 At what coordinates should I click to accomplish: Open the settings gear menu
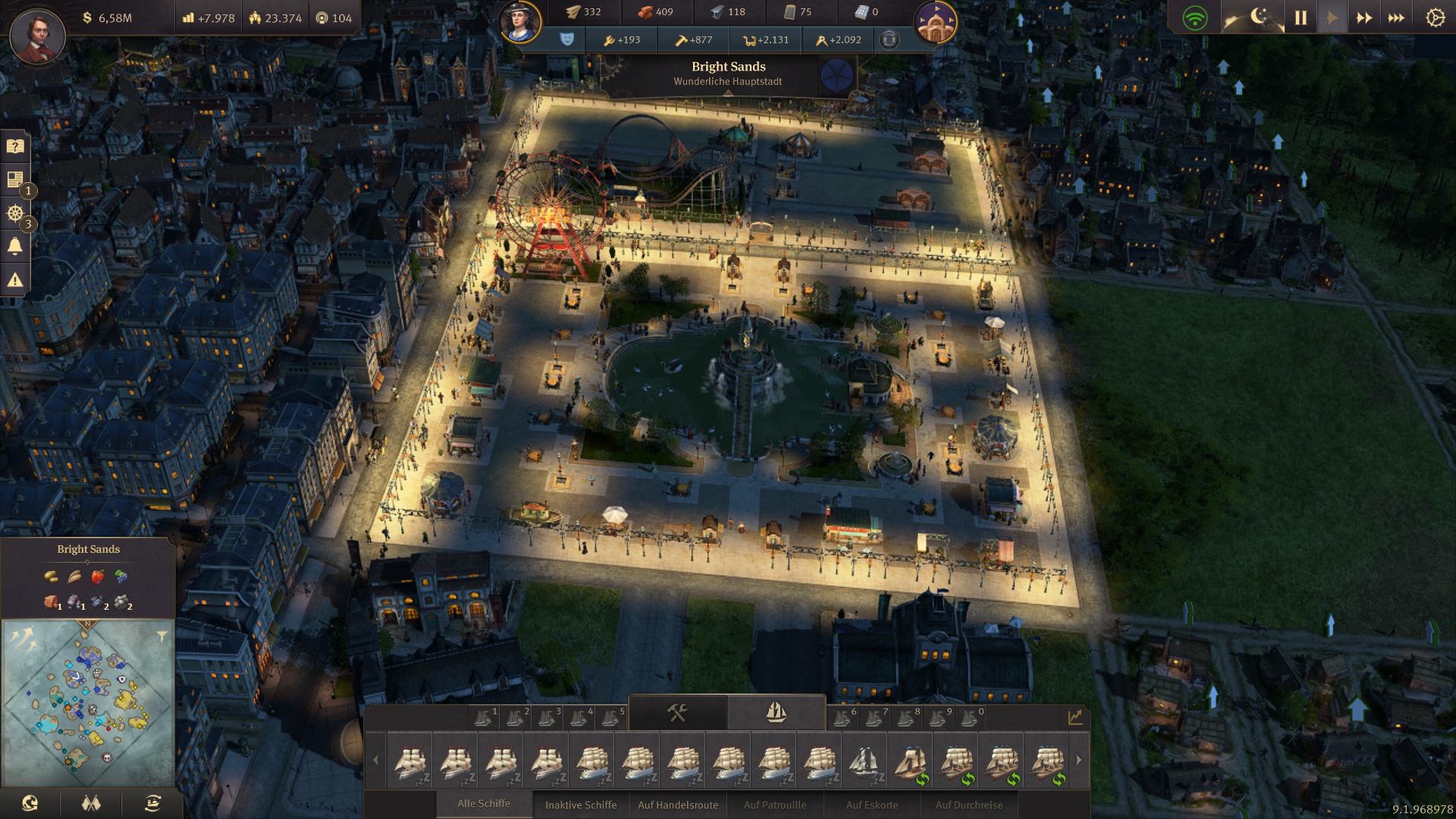pos(1435,17)
